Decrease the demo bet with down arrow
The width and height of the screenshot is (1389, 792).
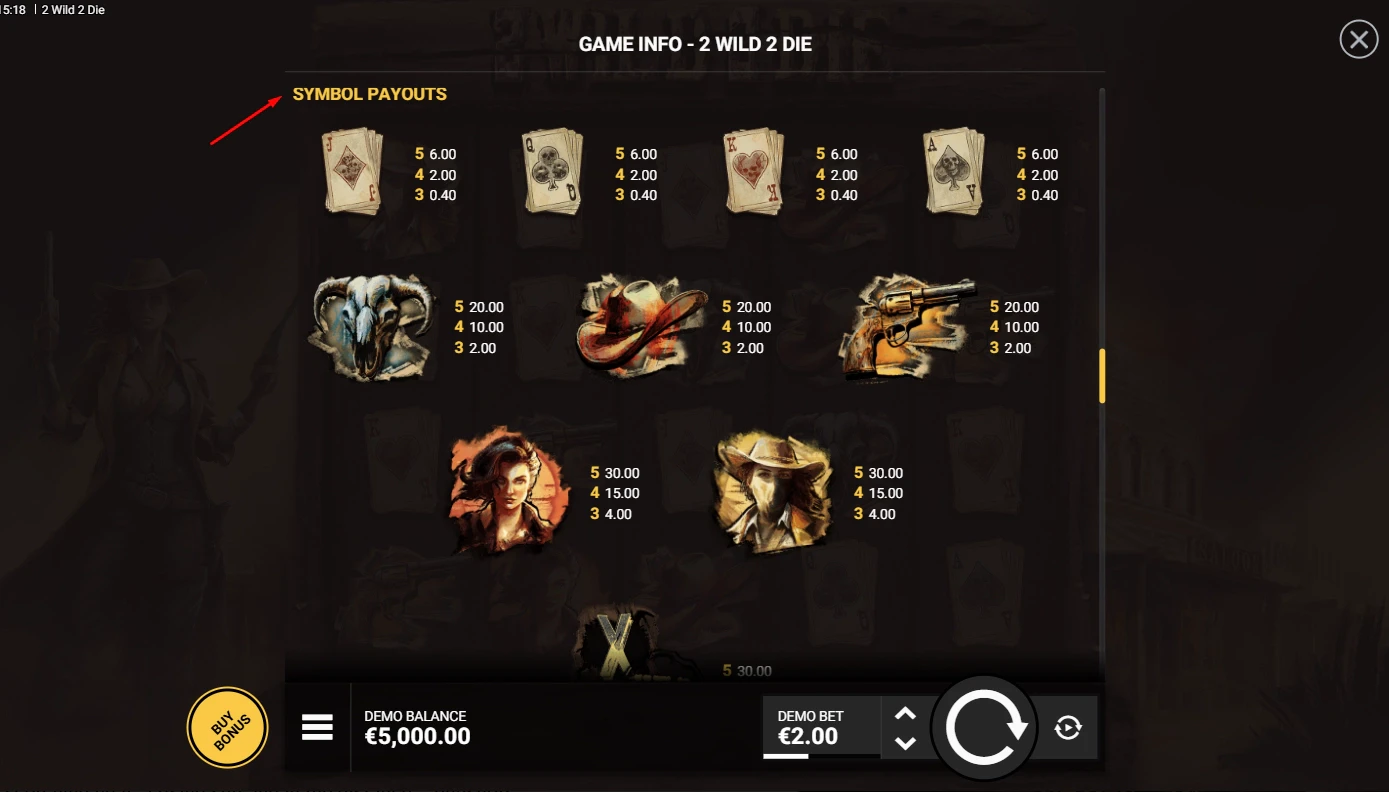[906, 743]
